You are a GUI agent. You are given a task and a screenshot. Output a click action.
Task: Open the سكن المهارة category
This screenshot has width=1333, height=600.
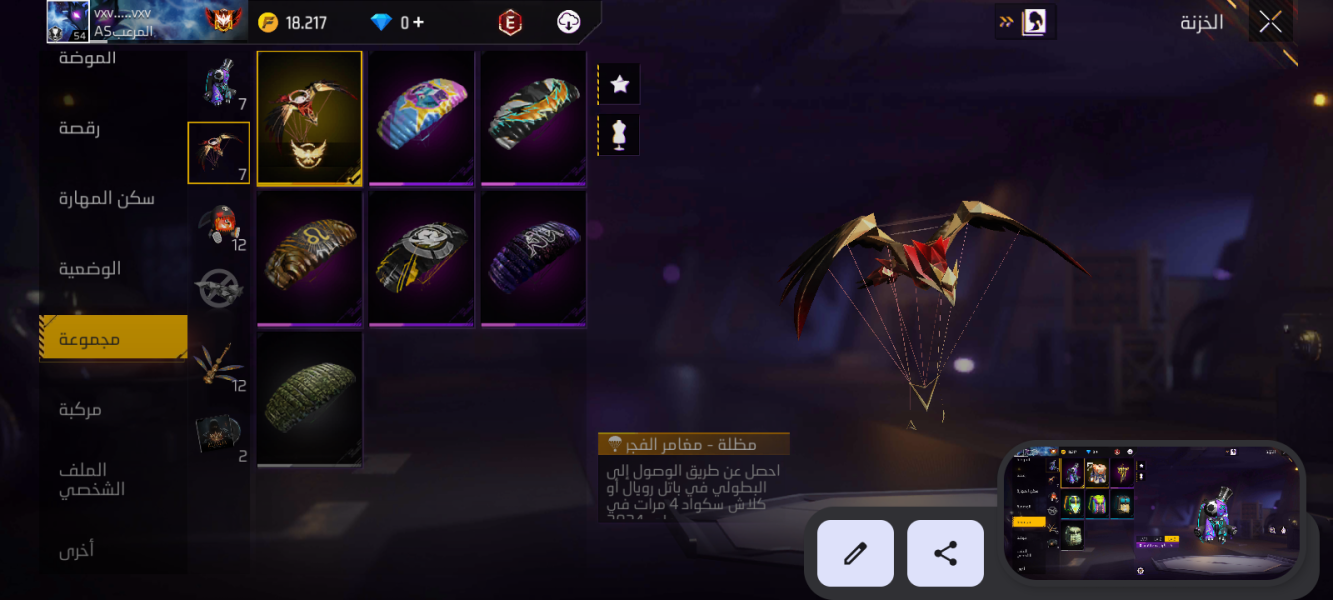107,199
